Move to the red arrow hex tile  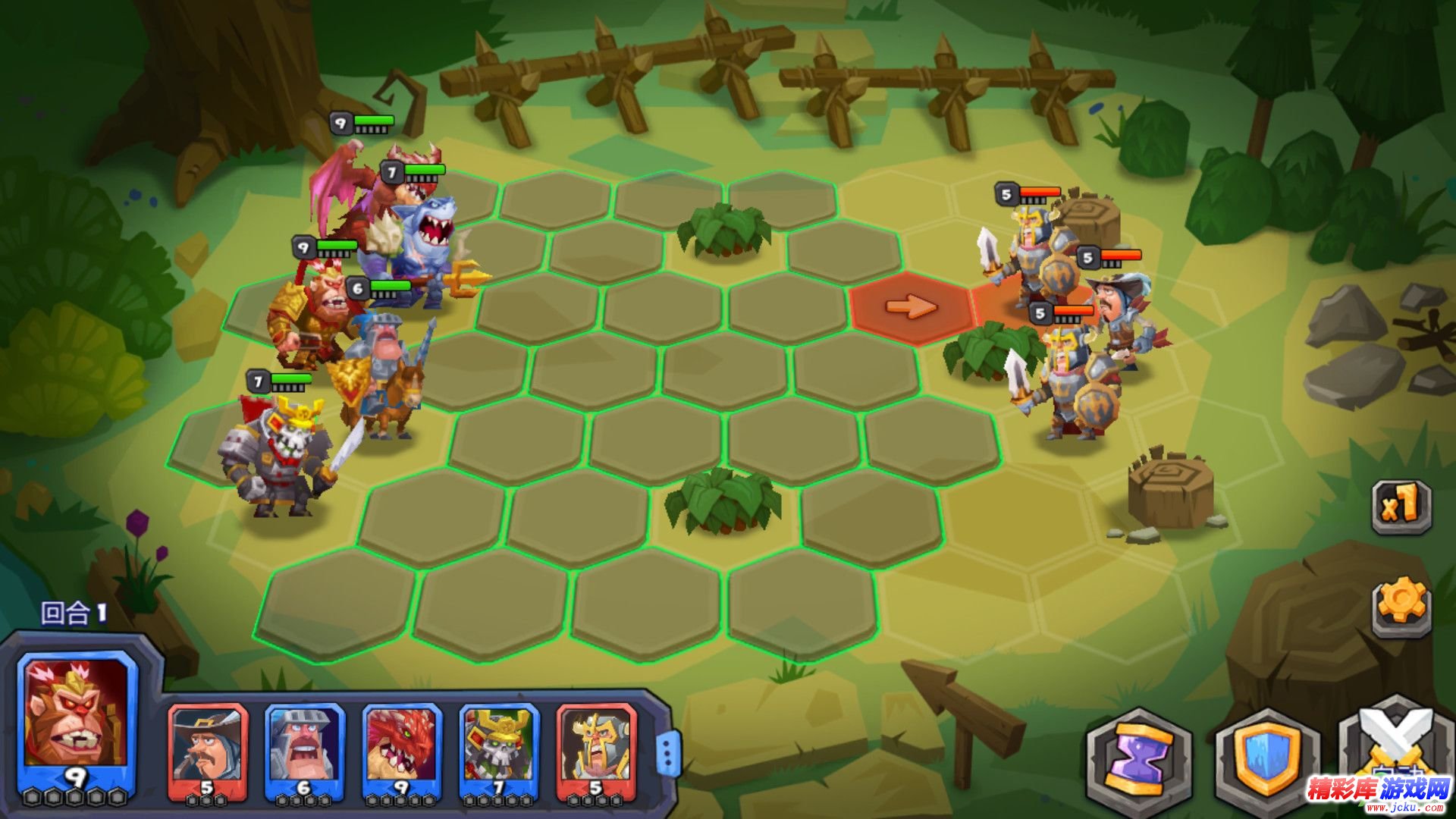[x=911, y=307]
